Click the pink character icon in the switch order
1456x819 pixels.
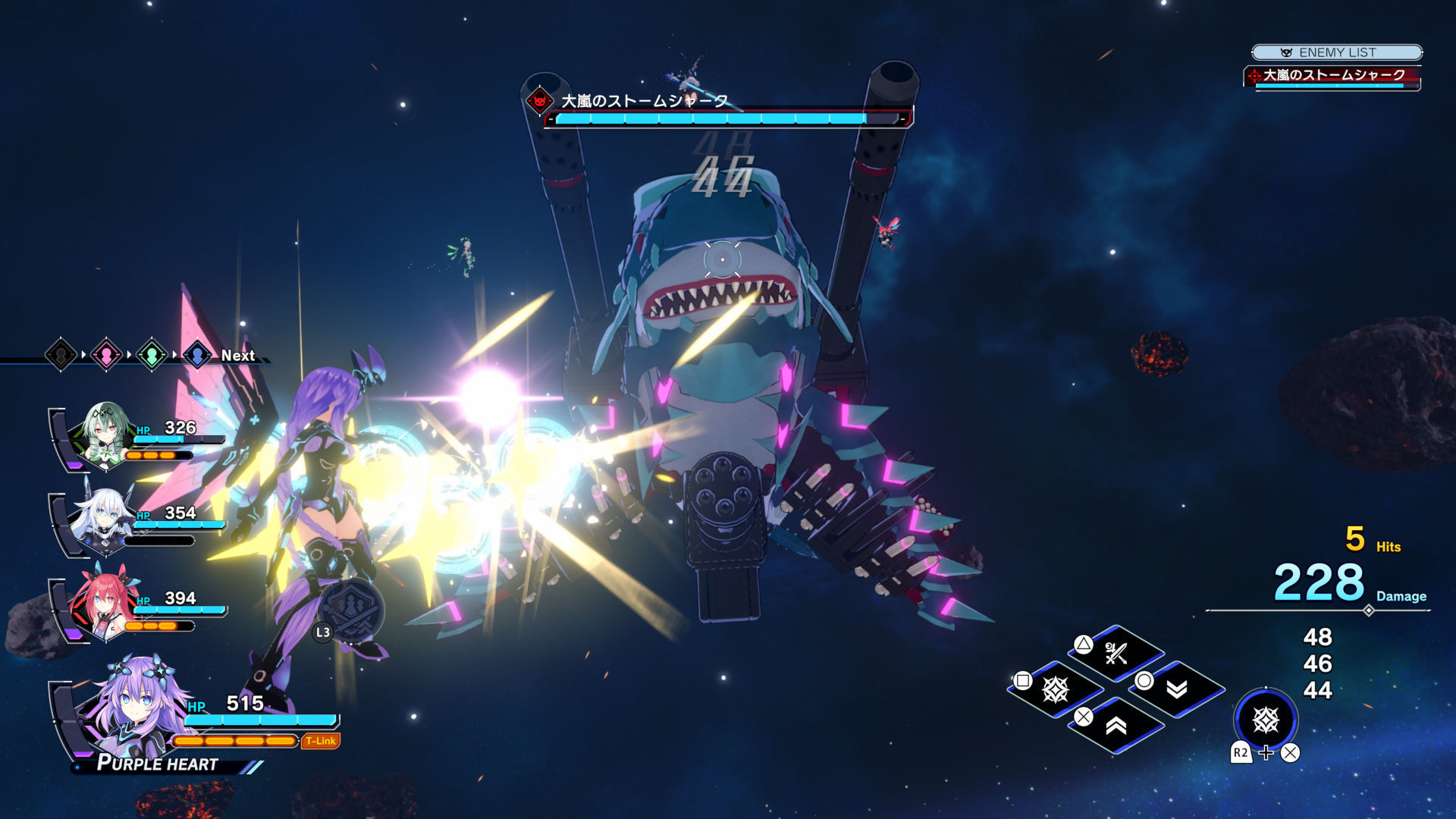point(106,354)
